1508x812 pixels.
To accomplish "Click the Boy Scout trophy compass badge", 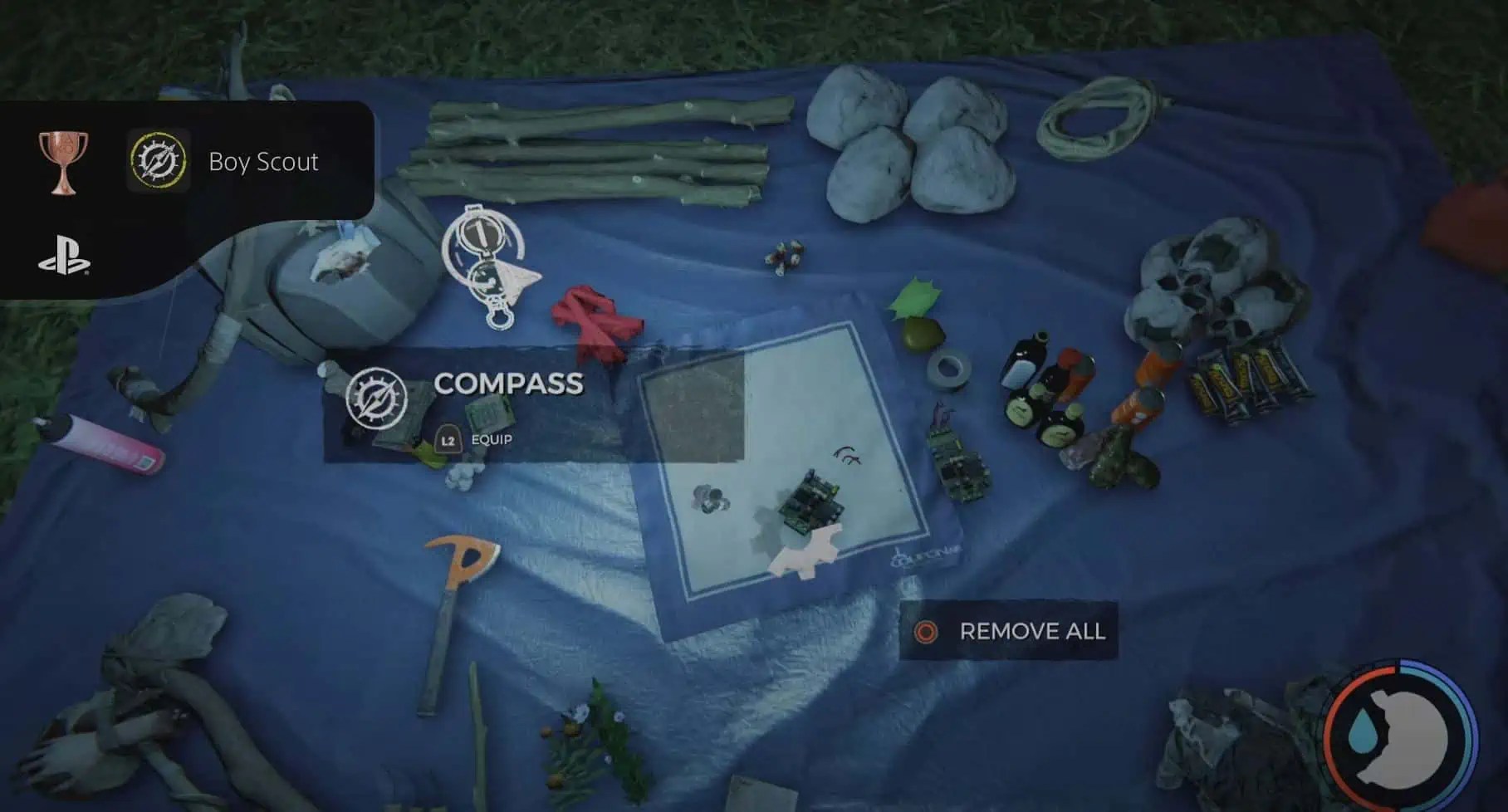I will point(157,160).
